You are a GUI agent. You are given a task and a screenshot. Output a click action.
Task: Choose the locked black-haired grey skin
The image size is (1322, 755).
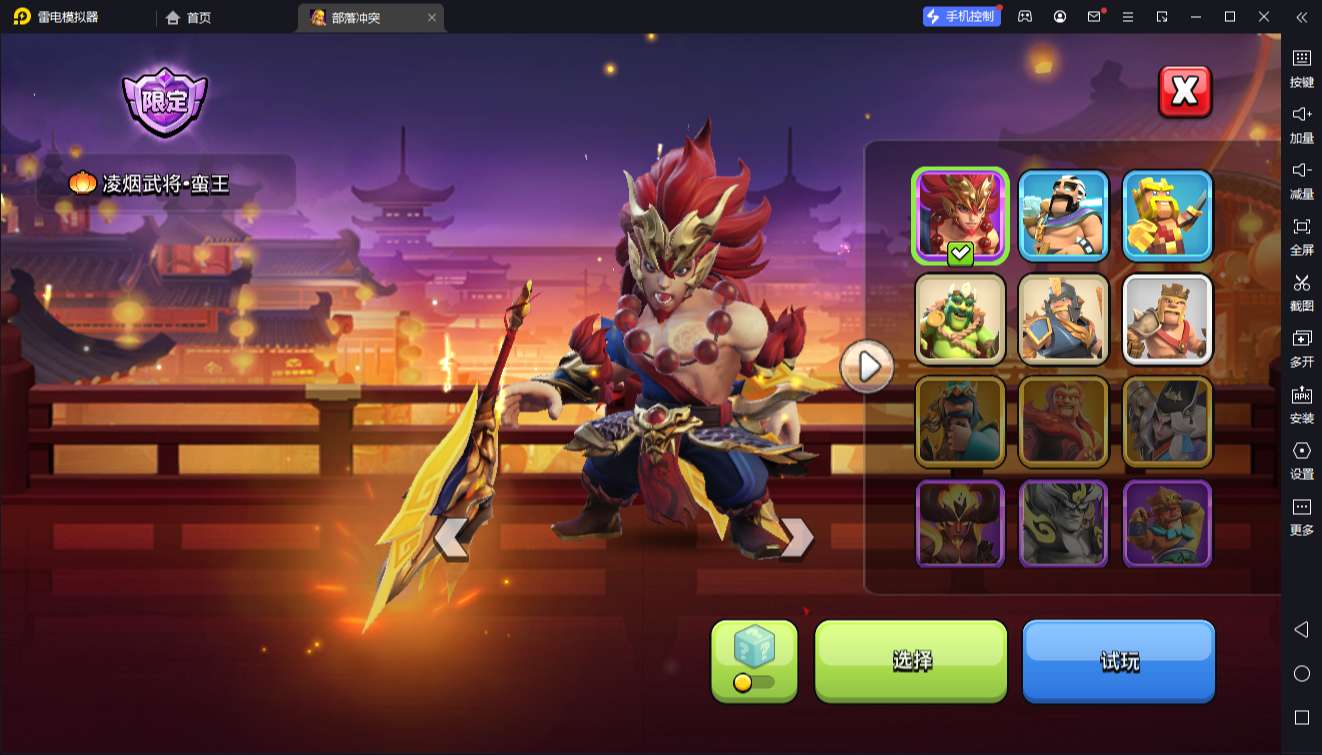1167,421
